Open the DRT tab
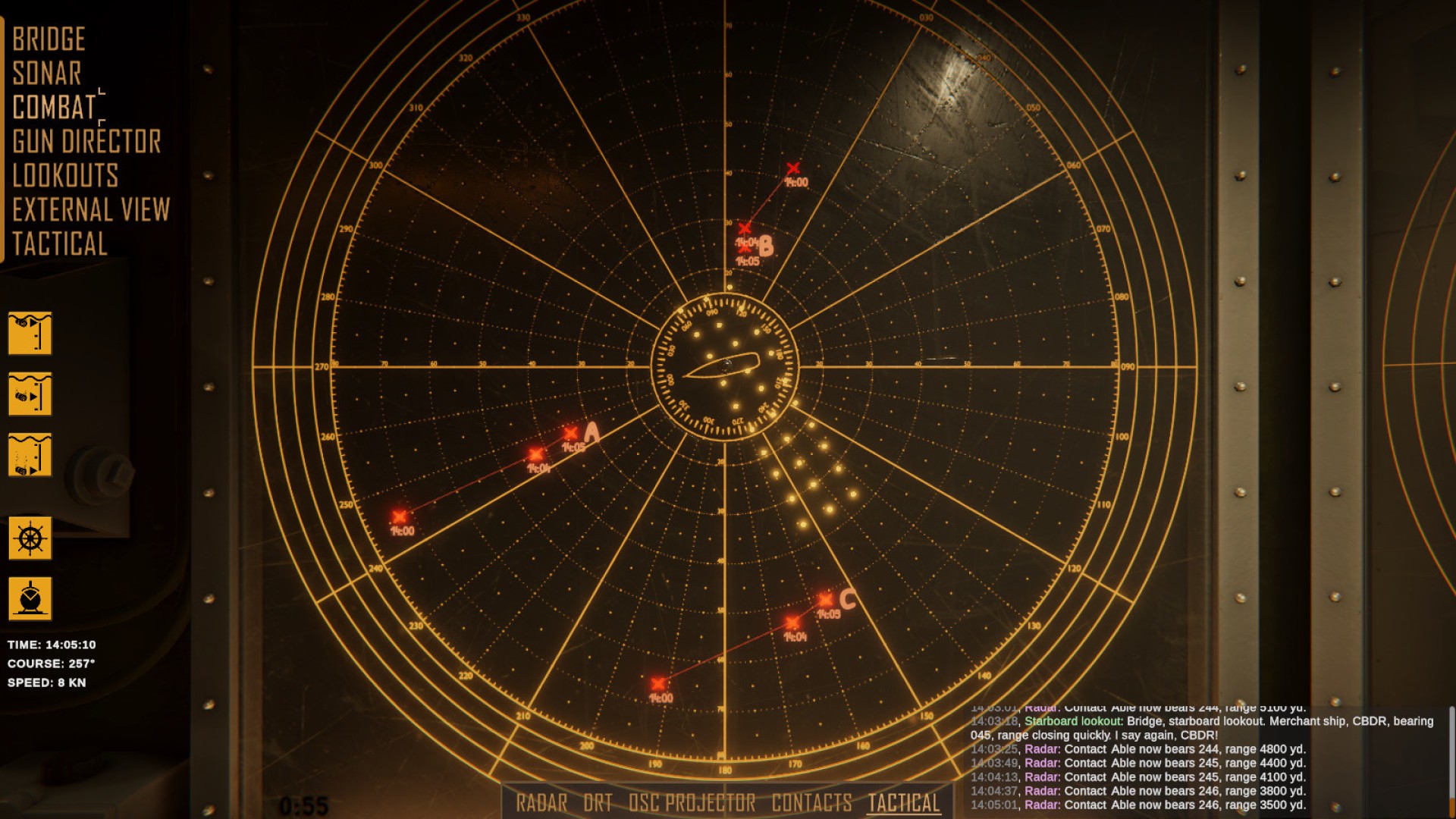 [x=598, y=803]
